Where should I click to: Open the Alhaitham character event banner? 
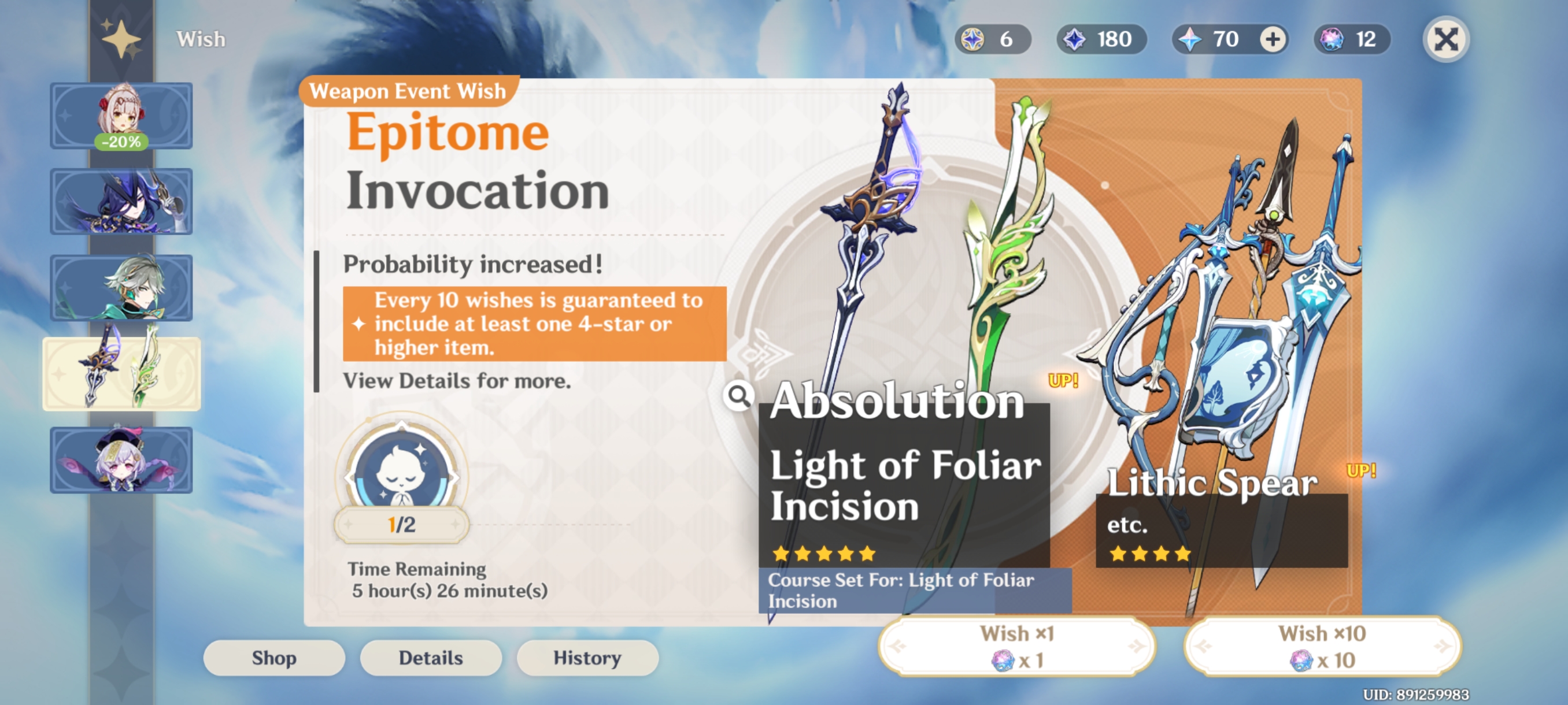tap(121, 287)
